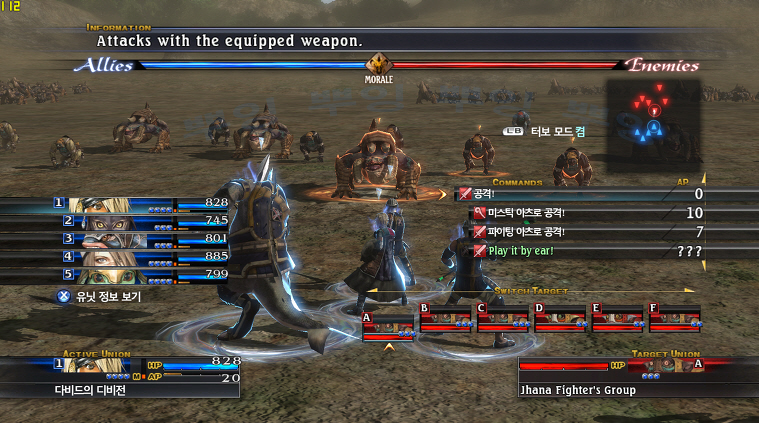Click the 다비드의 디비전 active union panel

pyautogui.click(x=120, y=378)
